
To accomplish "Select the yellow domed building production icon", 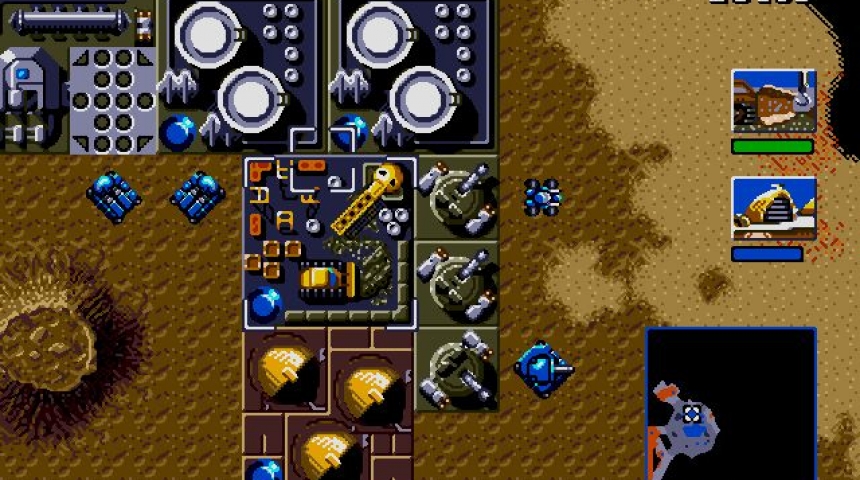I will click(773, 209).
